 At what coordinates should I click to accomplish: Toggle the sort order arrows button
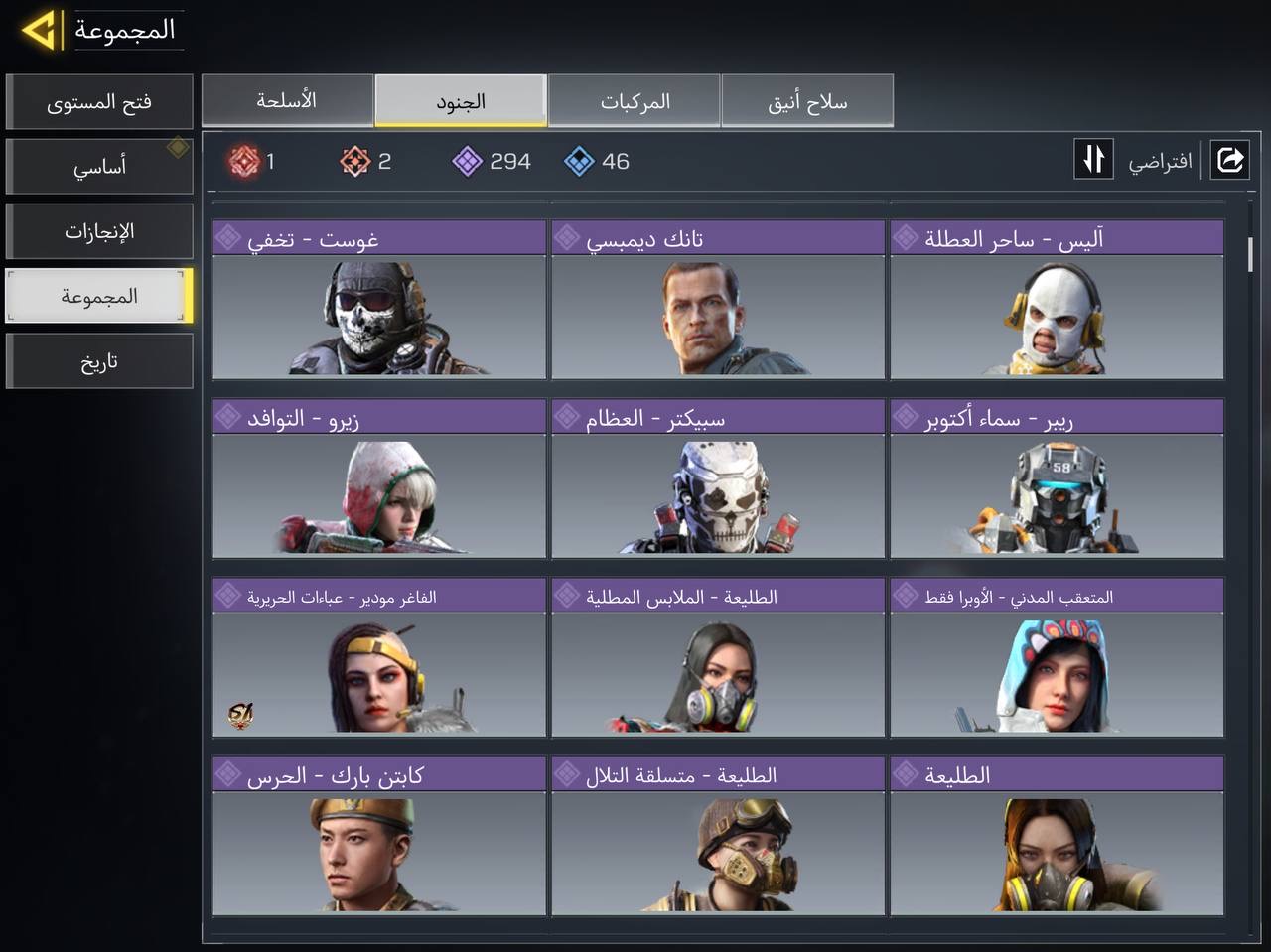(1093, 160)
